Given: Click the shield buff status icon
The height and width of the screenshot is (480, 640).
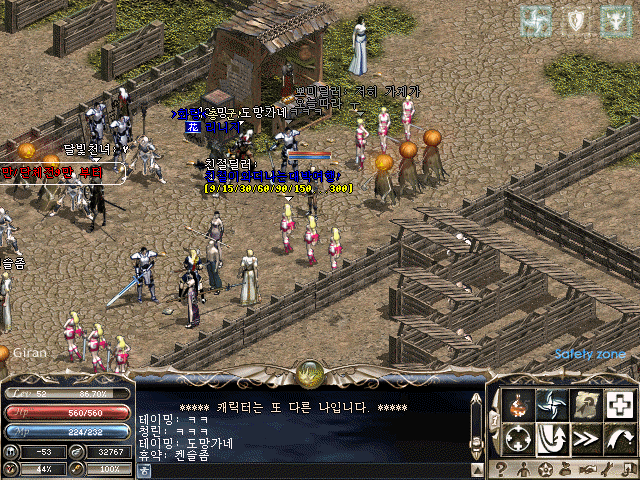Looking at the screenshot, I should 575,18.
